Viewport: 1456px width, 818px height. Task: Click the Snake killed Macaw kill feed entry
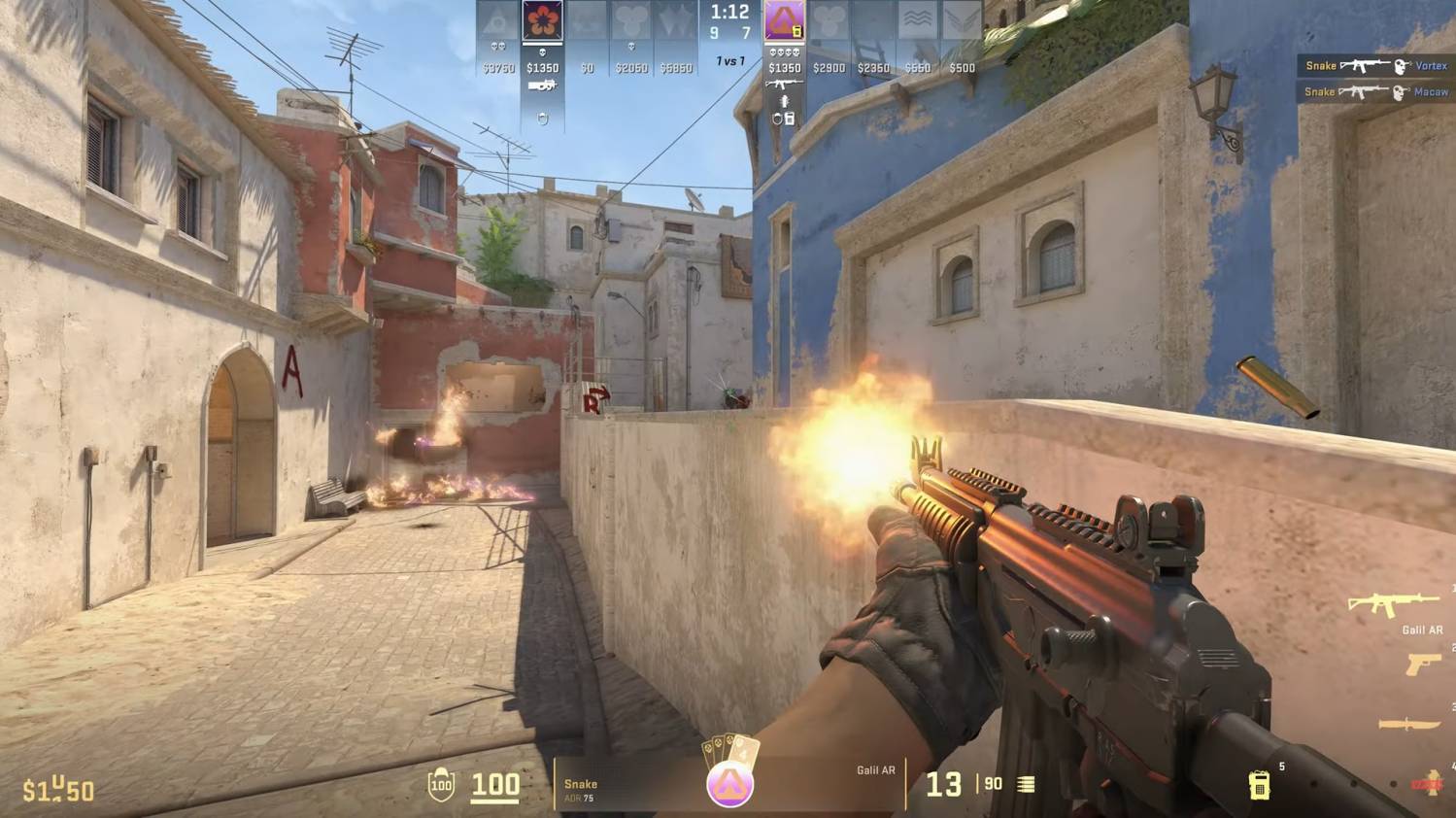(x=1374, y=92)
